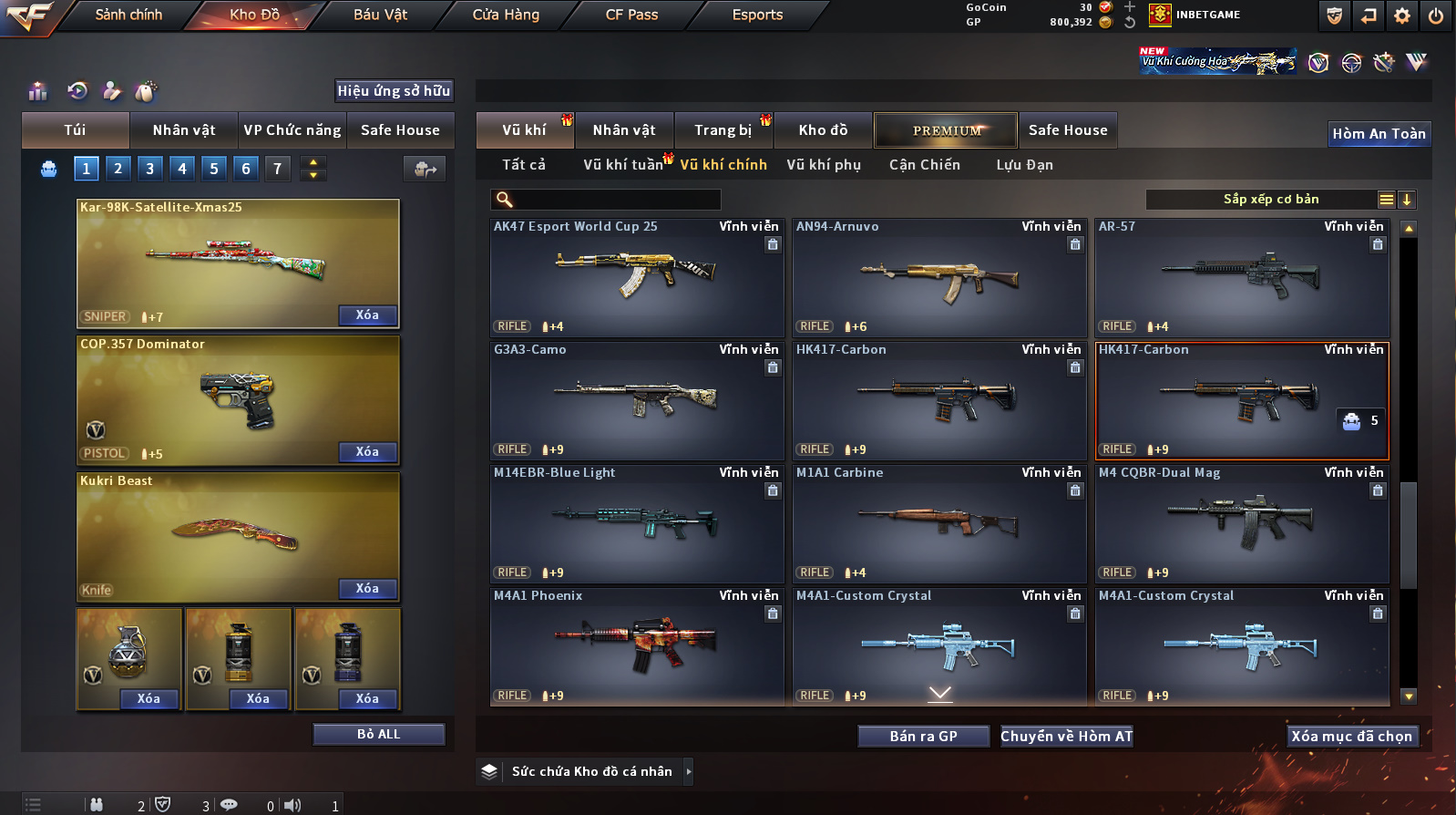
Task: Switch to the PREMIUM storage tab
Action: click(946, 130)
